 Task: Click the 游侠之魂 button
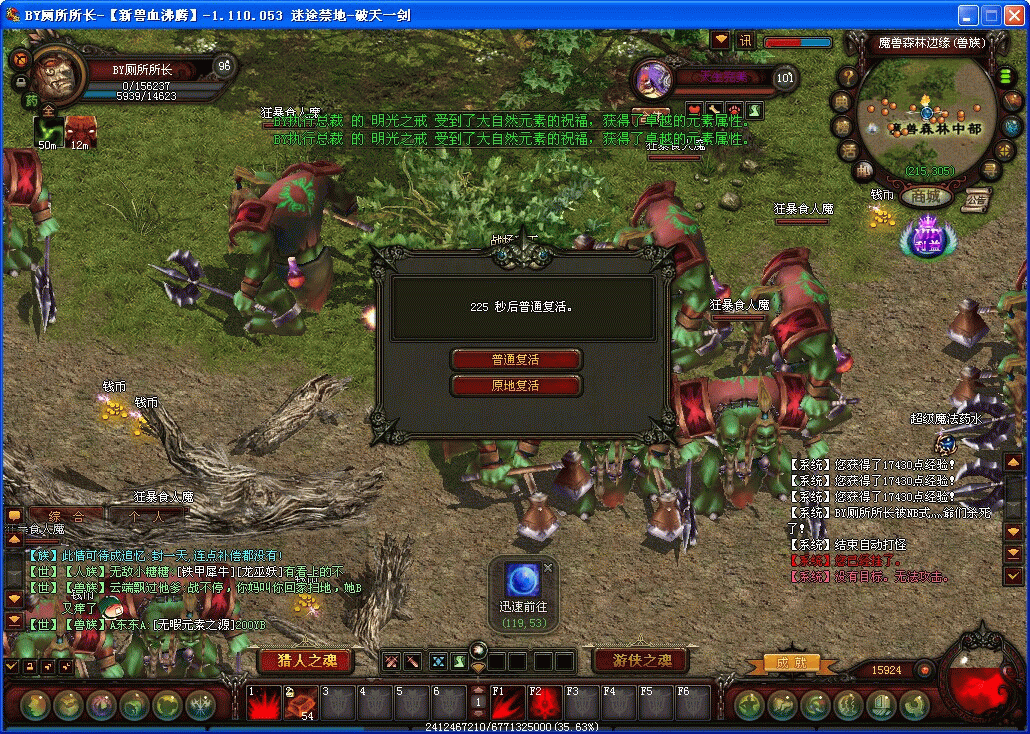point(642,660)
